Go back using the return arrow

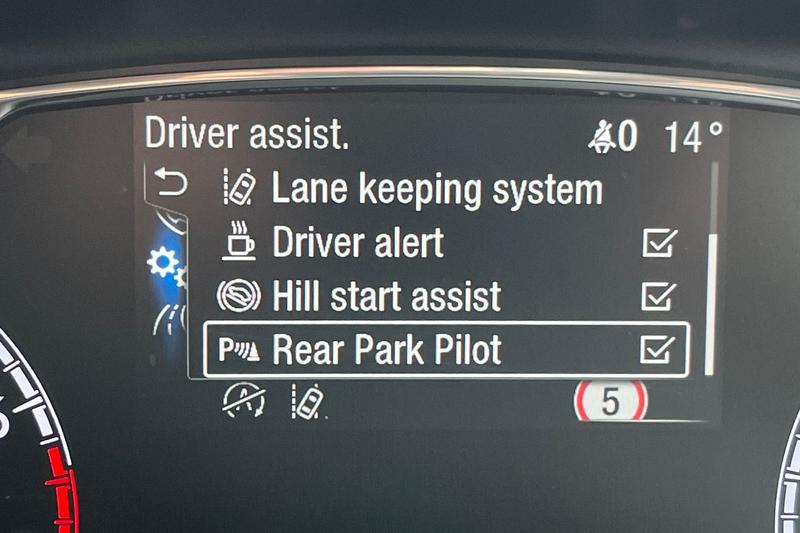coord(169,184)
